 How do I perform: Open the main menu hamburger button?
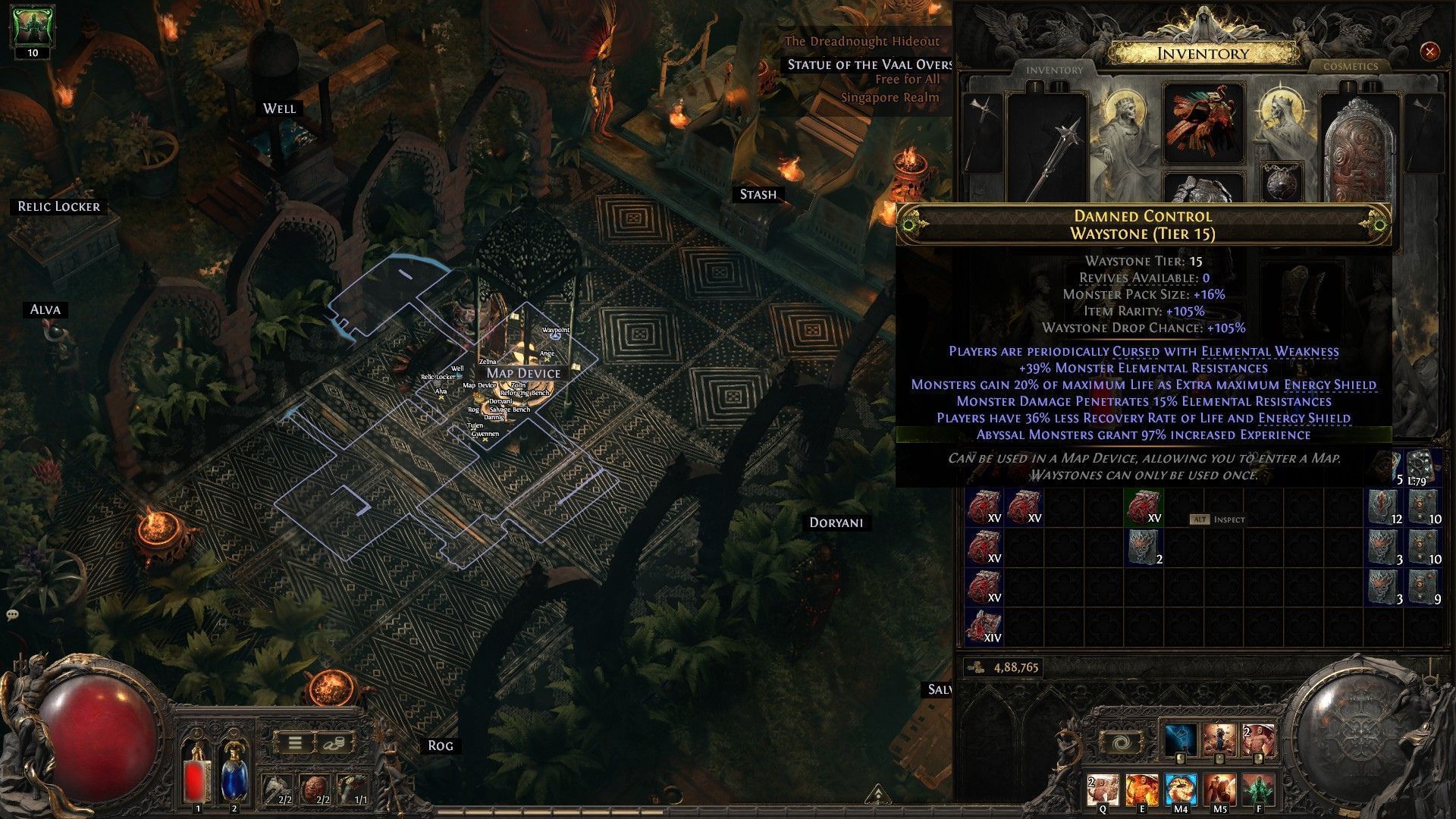click(x=295, y=743)
